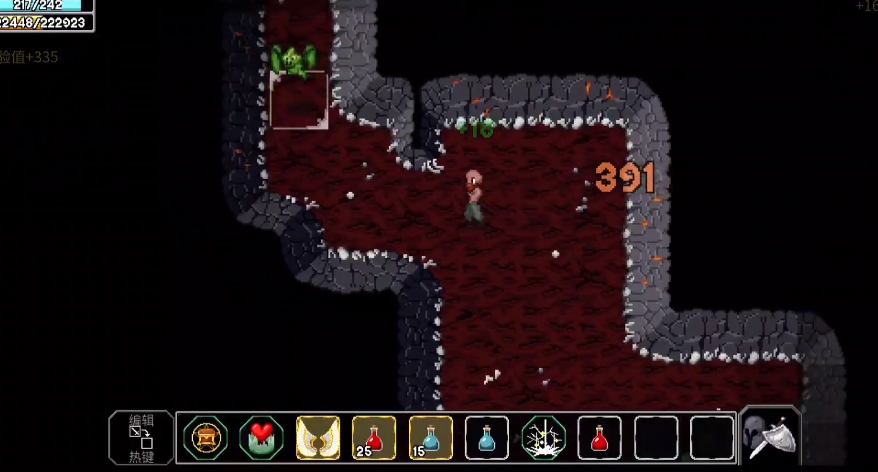Select the red potion without a count
Viewport: 878px width, 472px height.
pyautogui.click(x=600, y=438)
